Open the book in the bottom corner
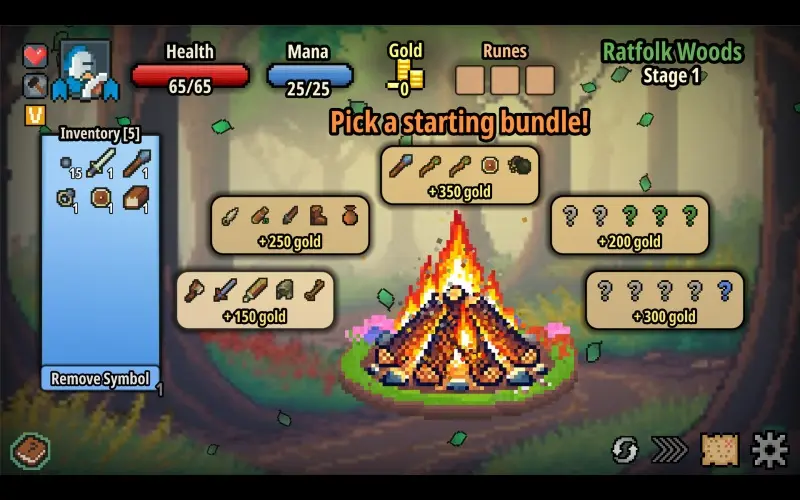 pos(31,450)
